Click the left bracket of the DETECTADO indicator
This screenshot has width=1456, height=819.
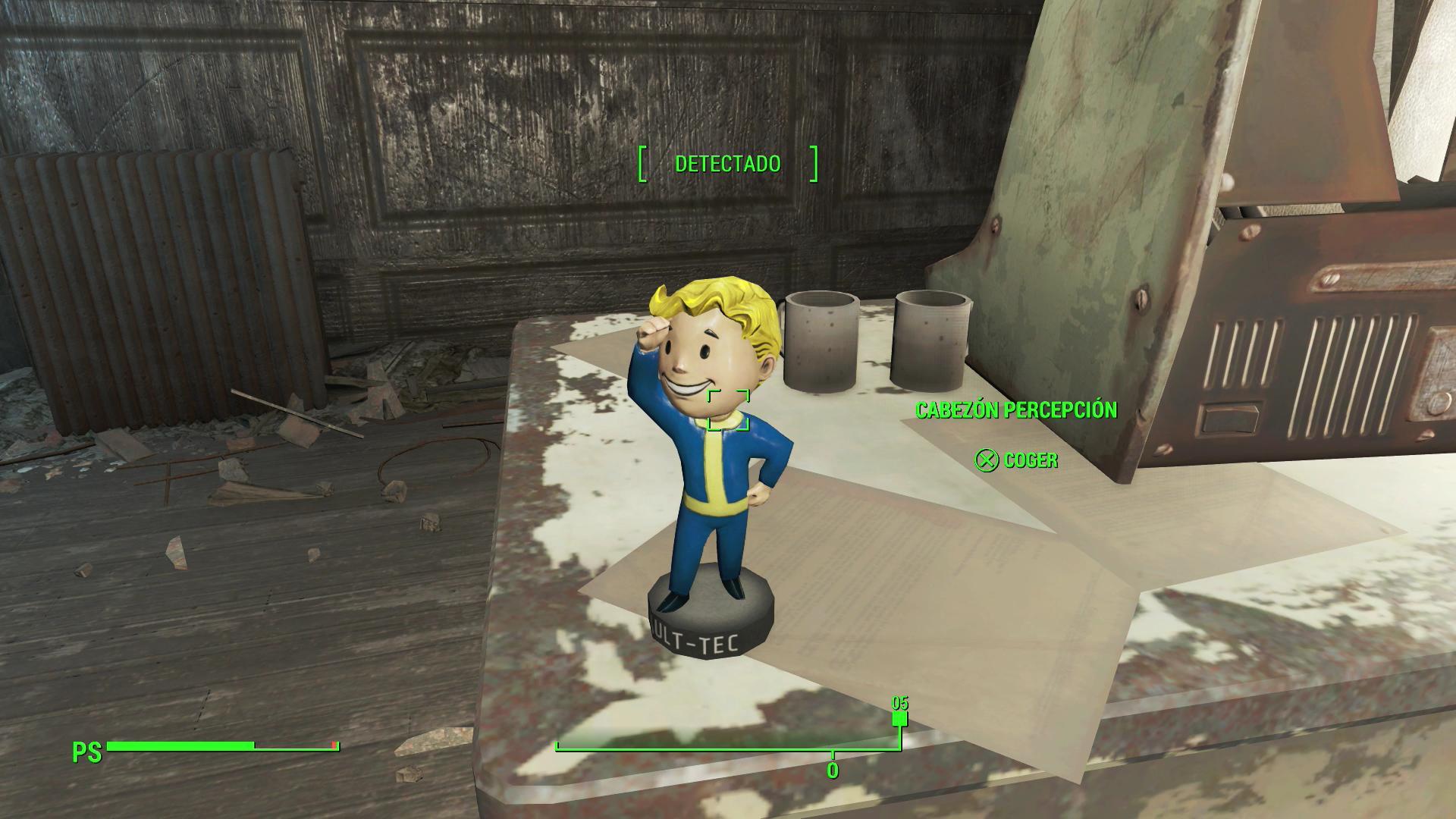pos(643,163)
